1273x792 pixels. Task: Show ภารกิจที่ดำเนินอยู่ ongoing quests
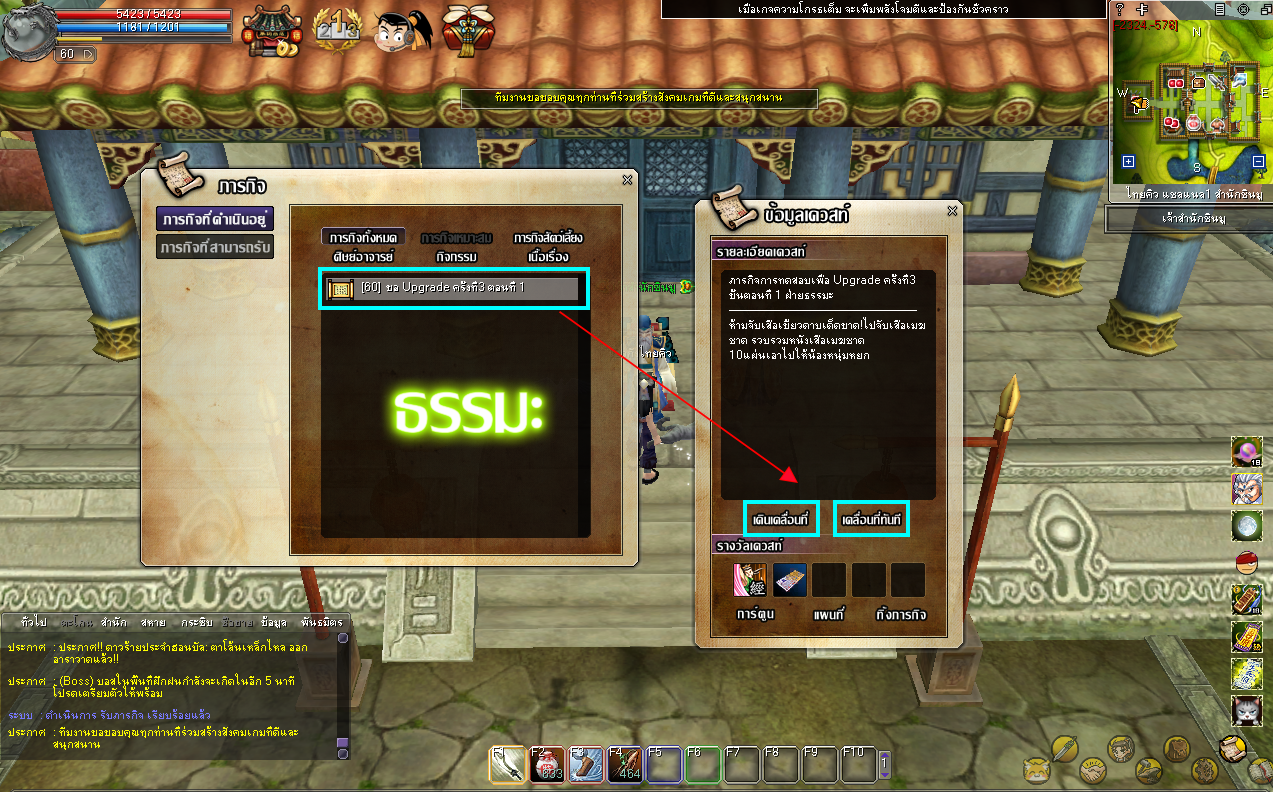[214, 219]
